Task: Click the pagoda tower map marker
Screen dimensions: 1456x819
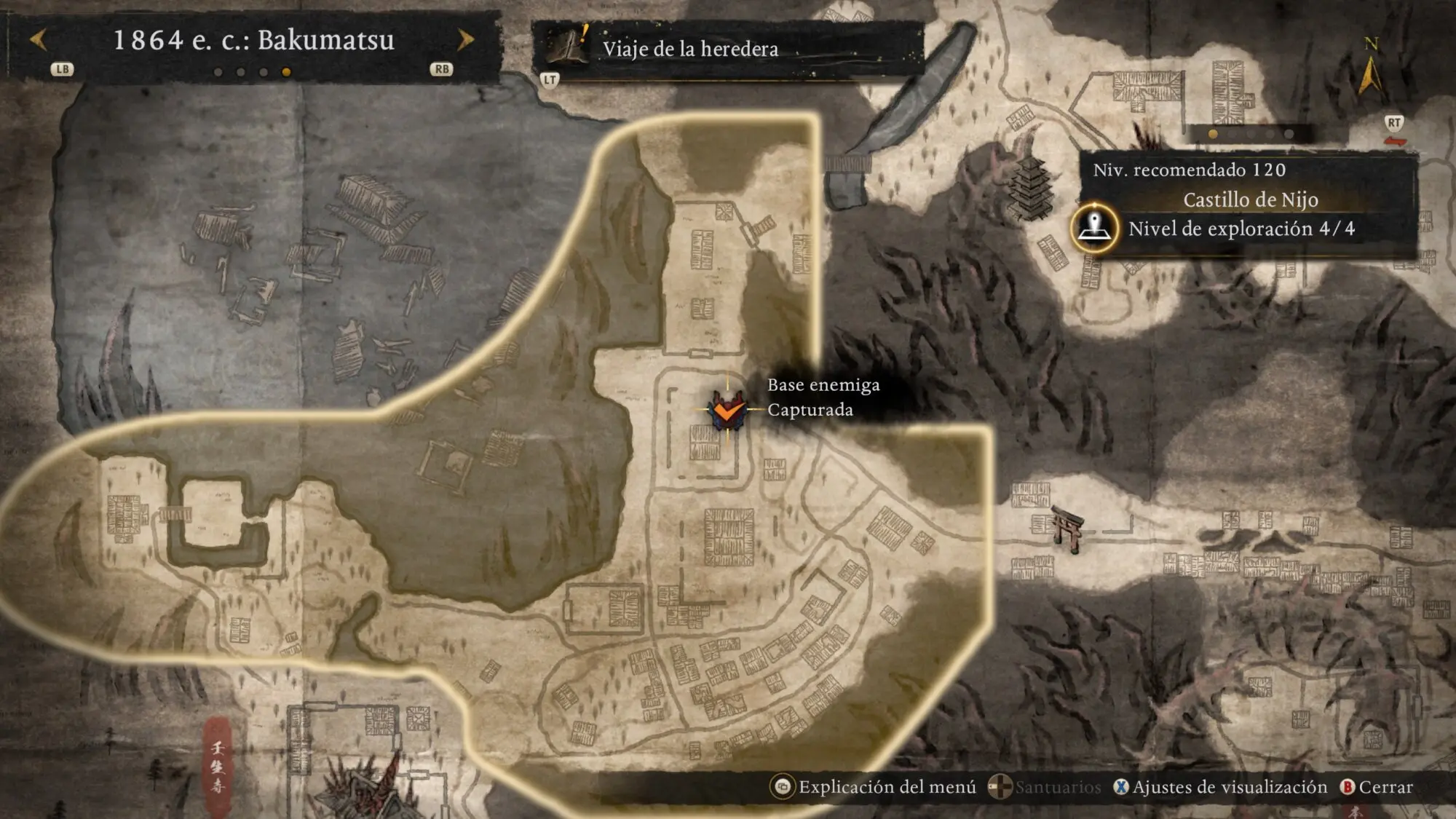Action: [1032, 188]
